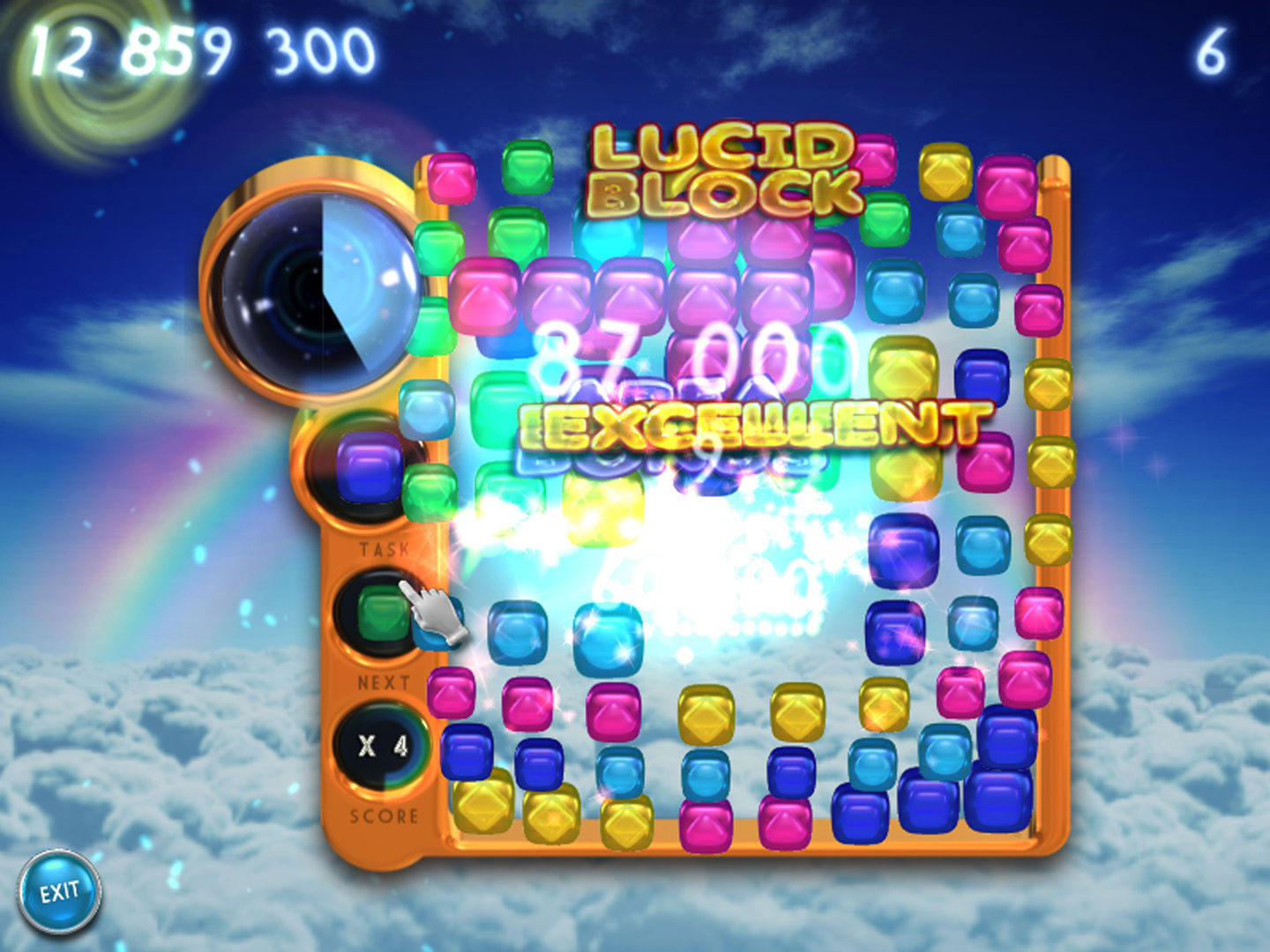Click the NEXT label above the multiplier
1270x952 pixels.
click(x=384, y=681)
